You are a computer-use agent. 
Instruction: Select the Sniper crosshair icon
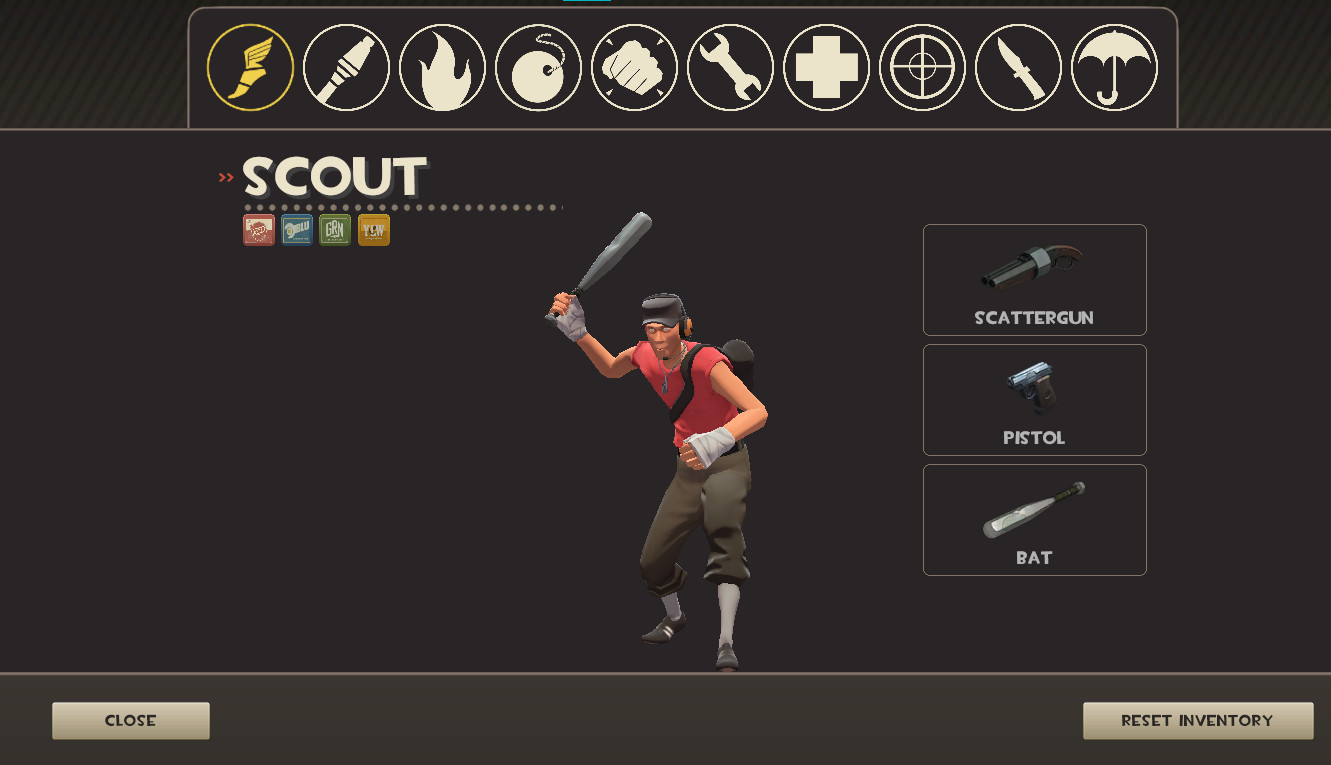tap(921, 67)
